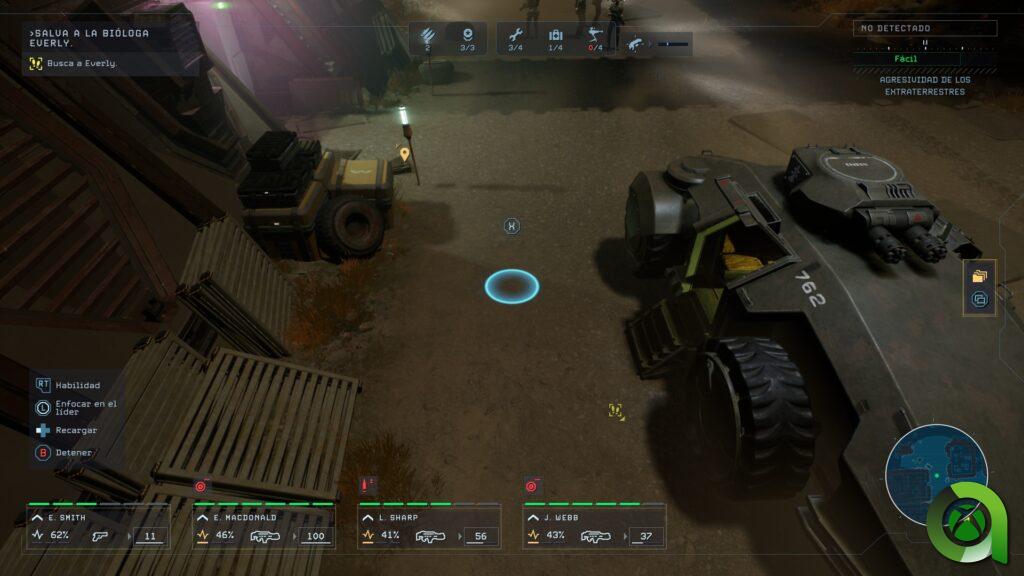The width and height of the screenshot is (1024, 576).
Task: Click the red target status icon above Webb
Action: (x=531, y=486)
